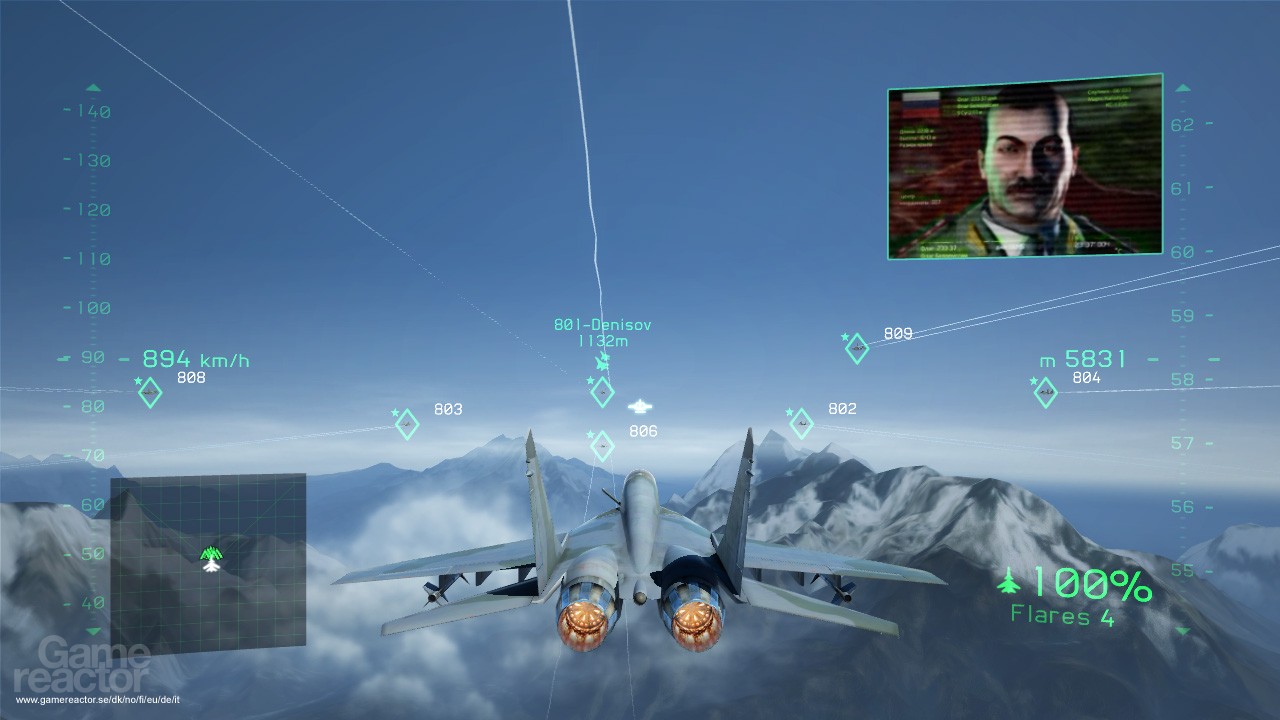Expand the communications video panel showing Denisov
Viewport: 1280px width, 720px height.
(x=1023, y=168)
